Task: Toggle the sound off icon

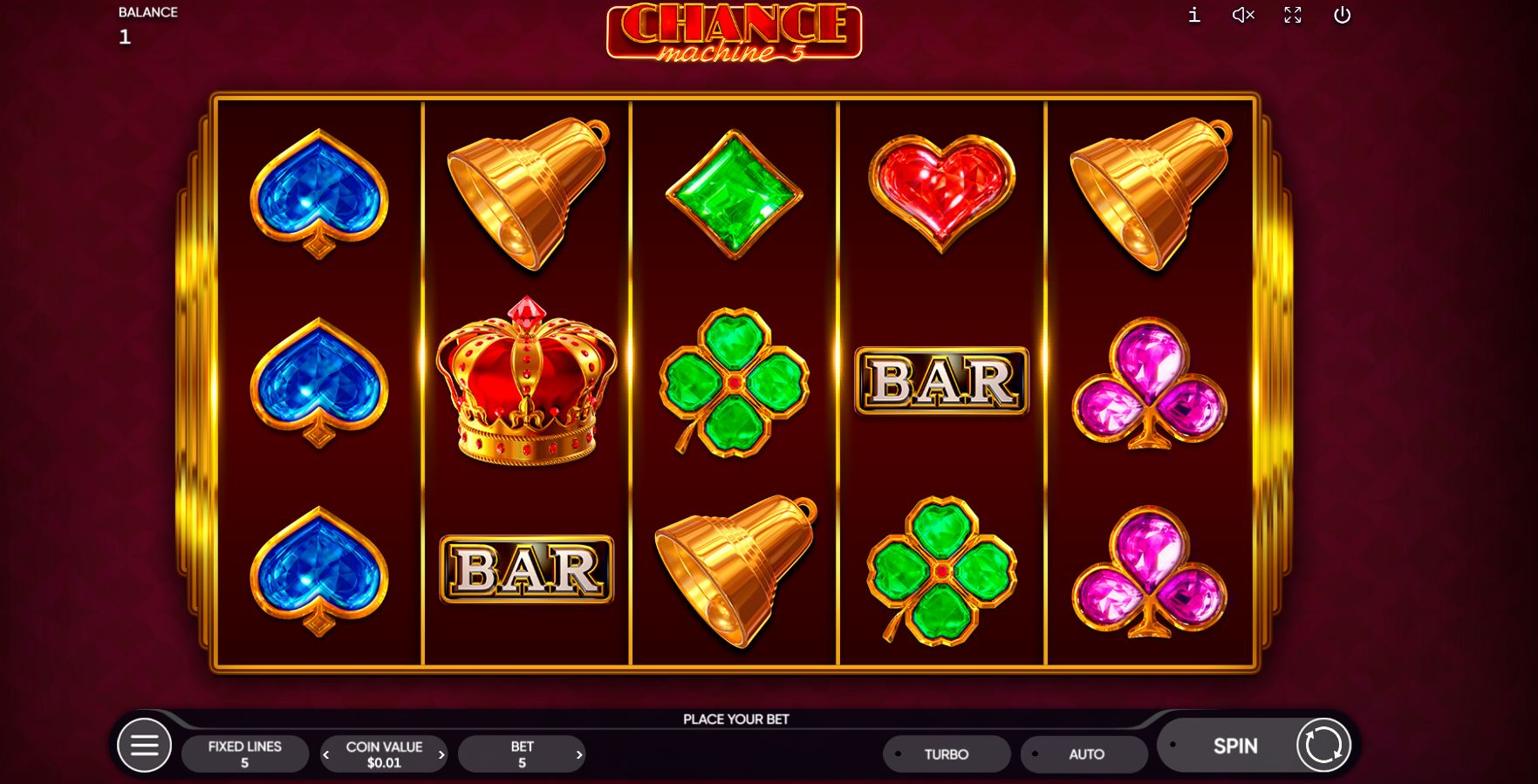Action: click(x=1242, y=15)
